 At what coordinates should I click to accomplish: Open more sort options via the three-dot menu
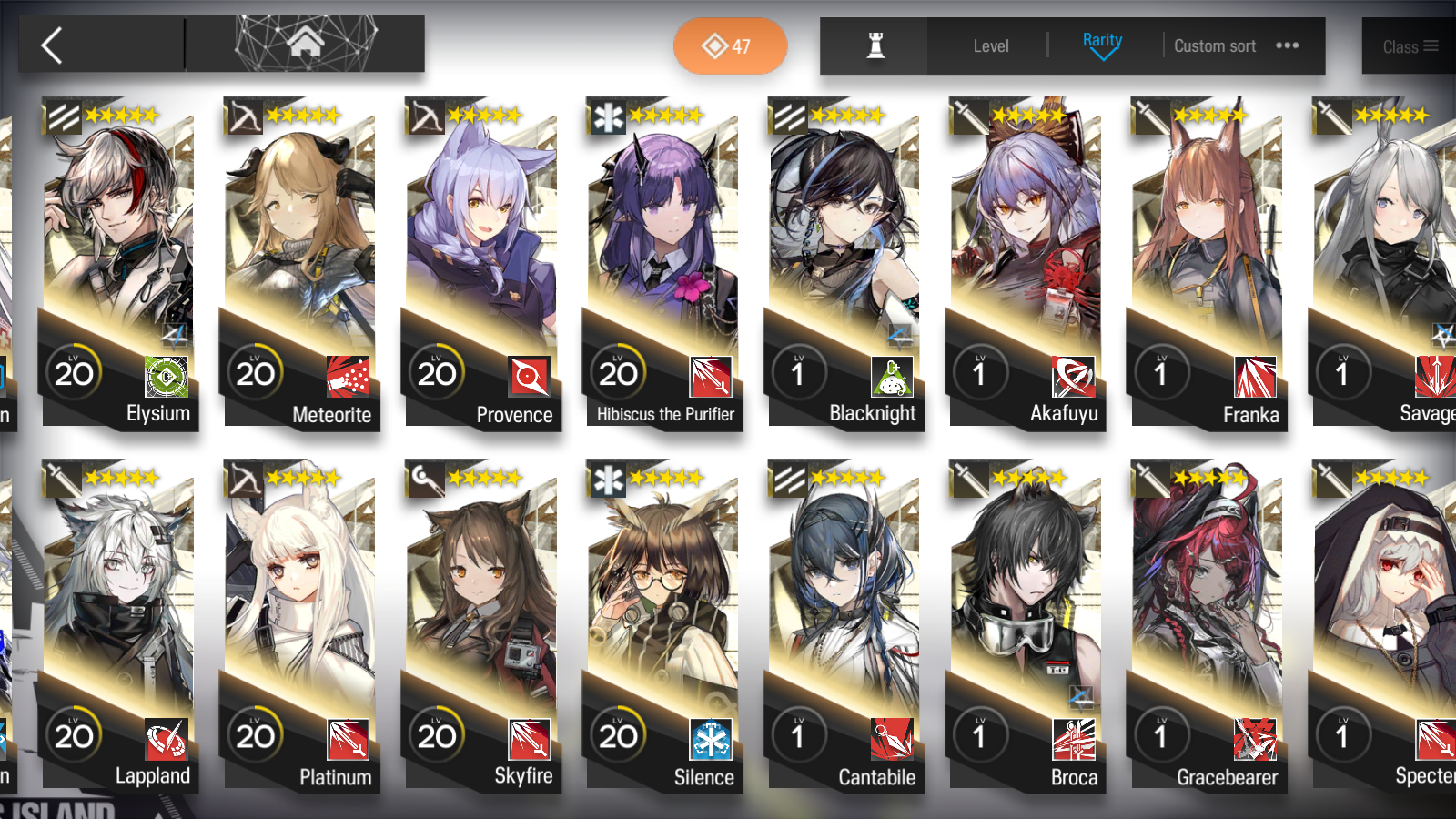pyautogui.click(x=1287, y=45)
